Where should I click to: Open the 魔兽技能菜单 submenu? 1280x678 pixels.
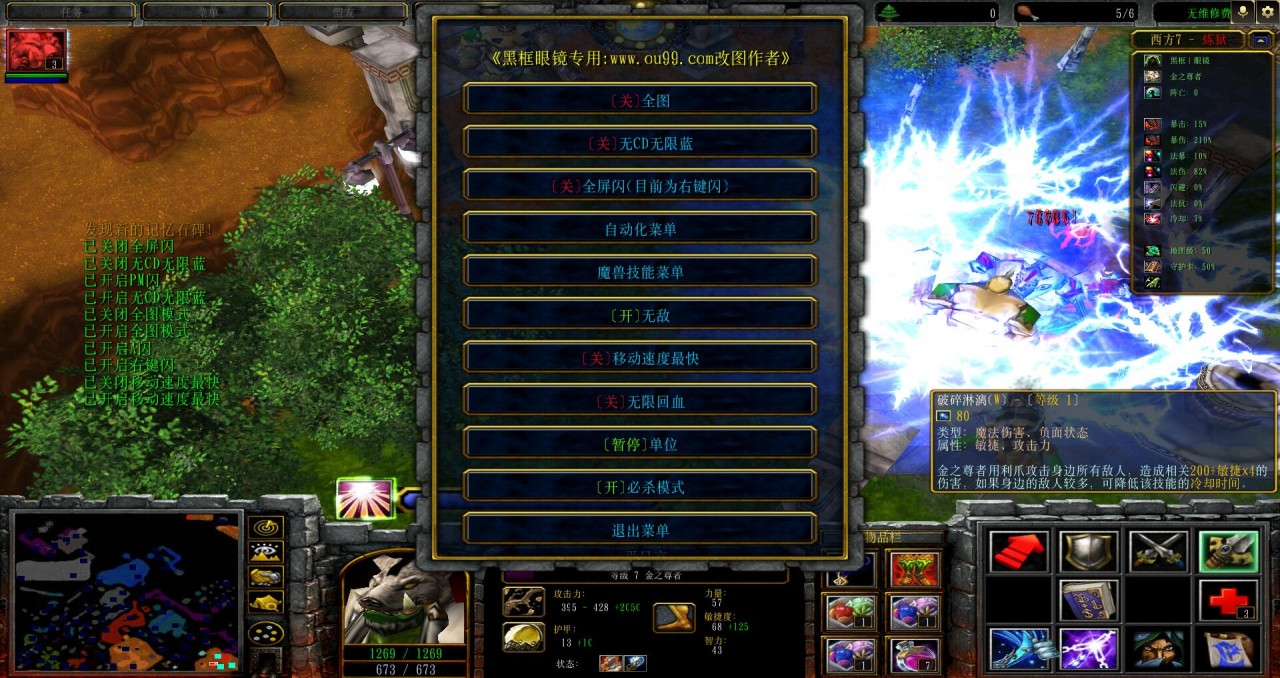[x=640, y=272]
